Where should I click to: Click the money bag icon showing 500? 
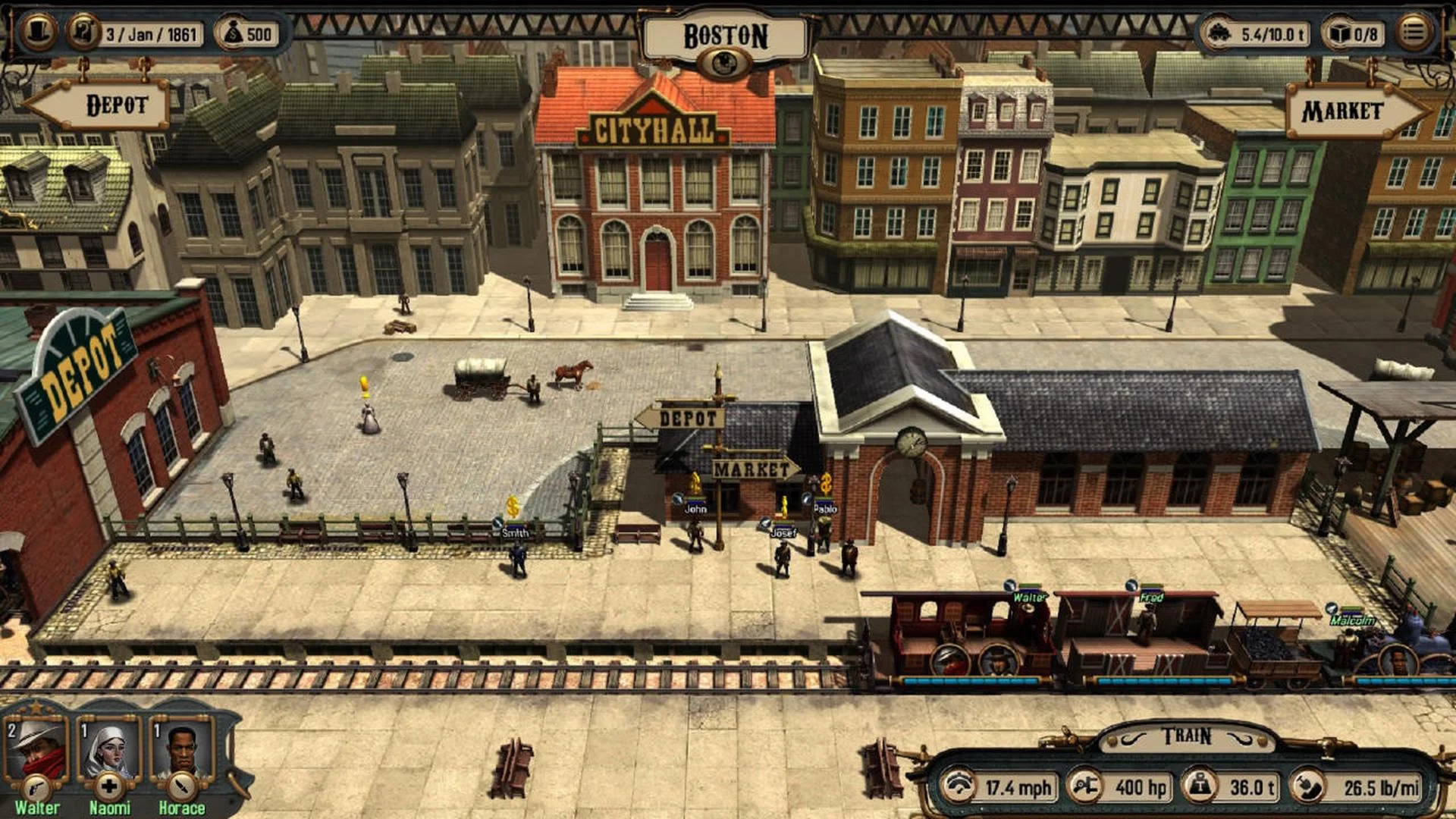coord(235,32)
